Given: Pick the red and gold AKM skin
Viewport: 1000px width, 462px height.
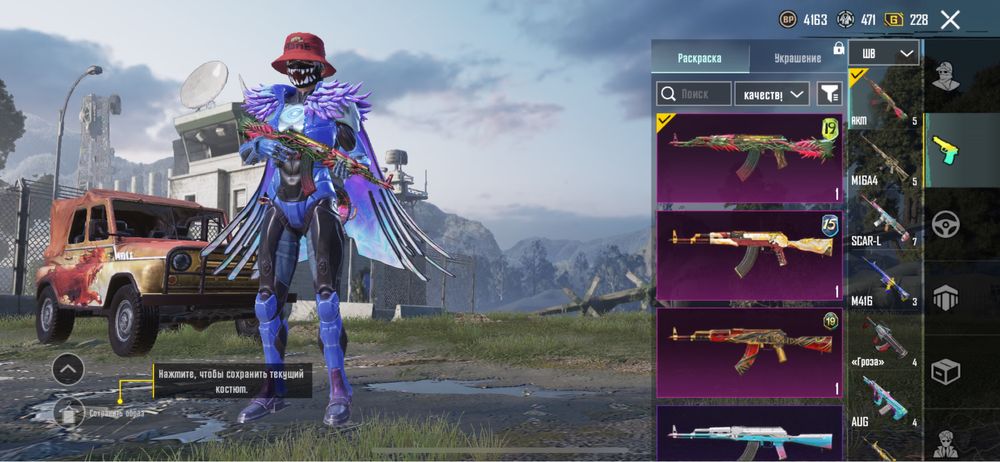Looking at the screenshot, I should click(x=749, y=350).
